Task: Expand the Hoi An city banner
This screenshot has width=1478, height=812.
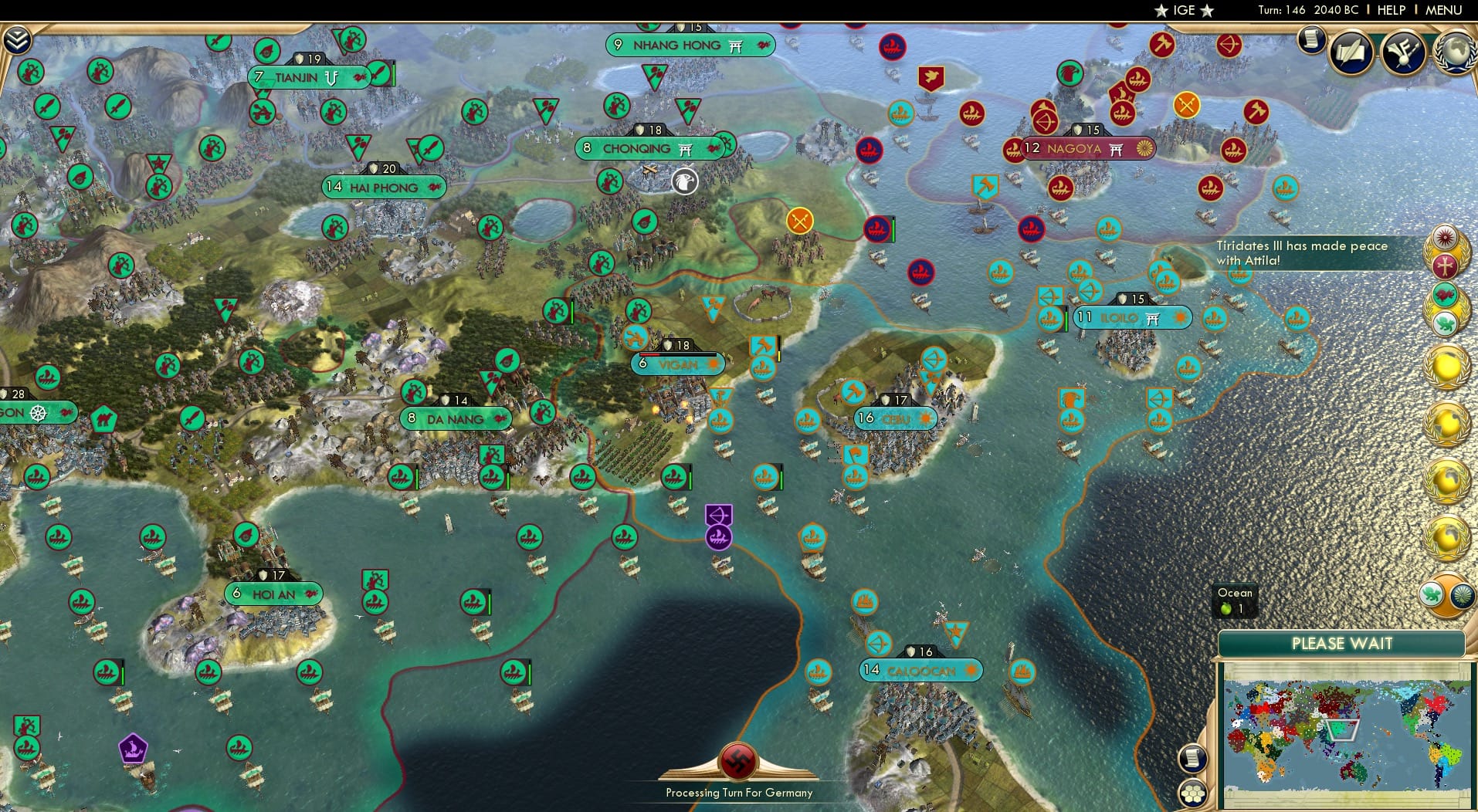Action: point(272,594)
